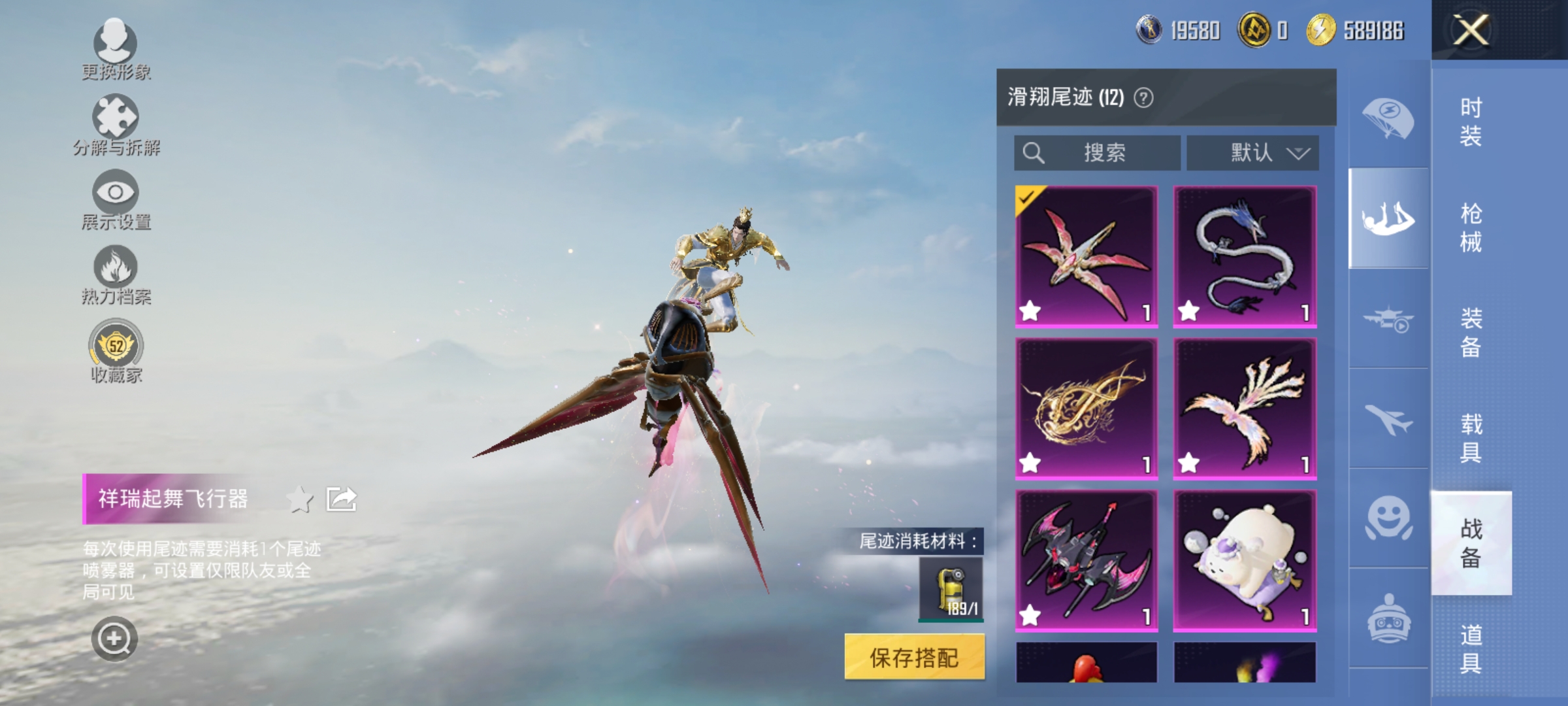Click the 更换形象 avatar icon
The height and width of the screenshot is (706, 1568).
[x=116, y=42]
